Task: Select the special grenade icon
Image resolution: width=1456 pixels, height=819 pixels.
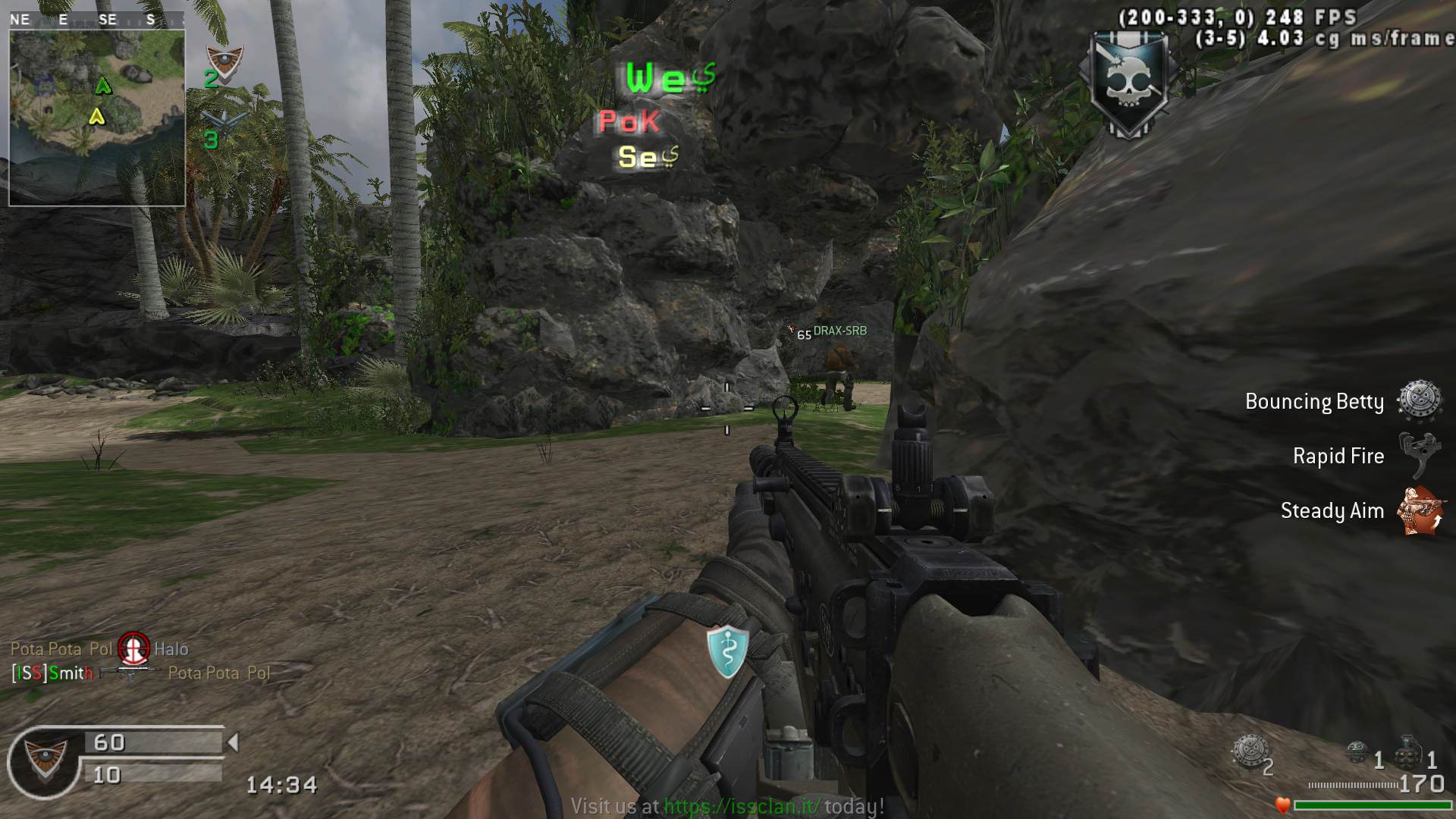Action: pyautogui.click(x=1357, y=752)
